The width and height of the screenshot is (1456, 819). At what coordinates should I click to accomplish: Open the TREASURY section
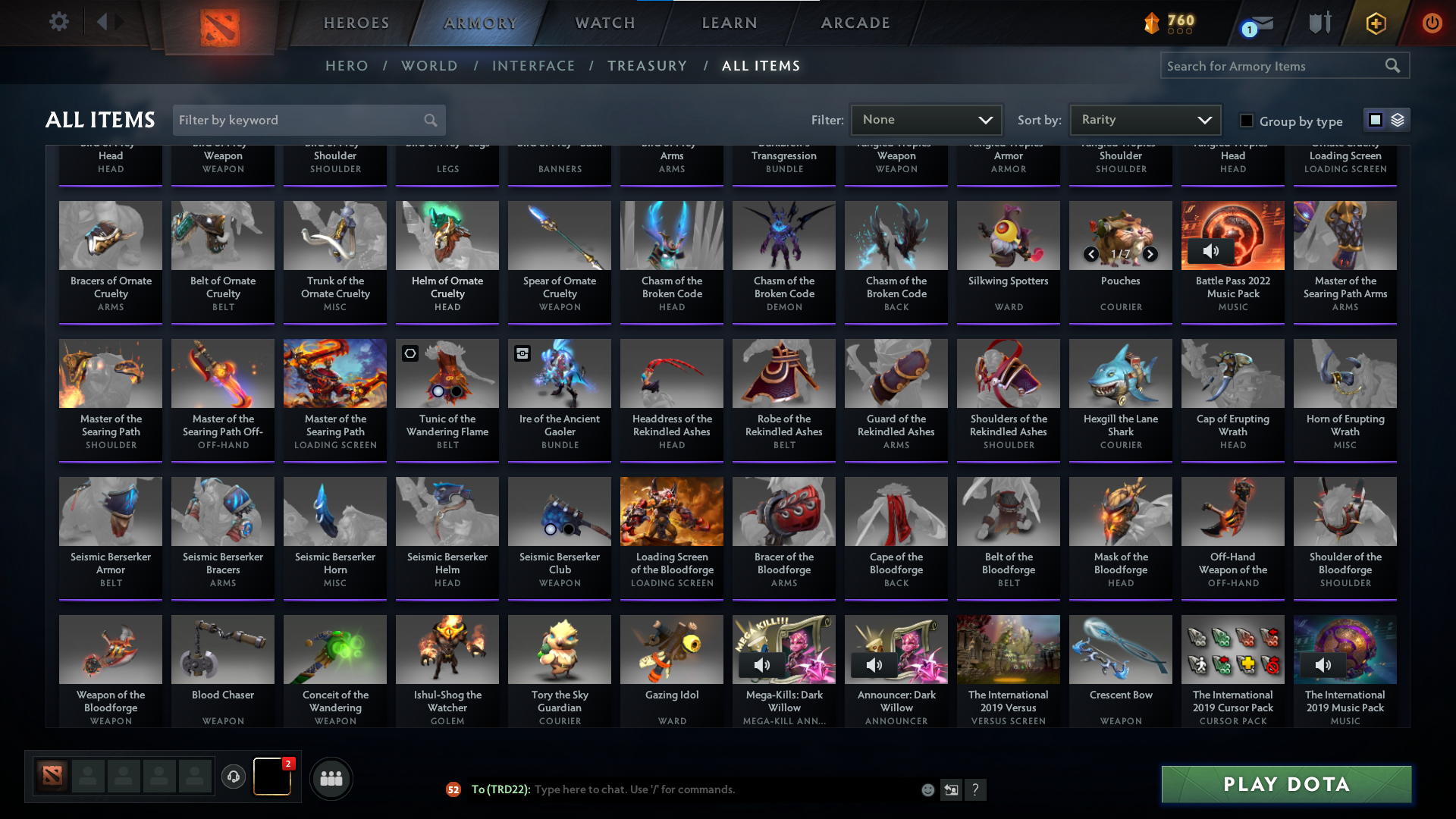pyautogui.click(x=647, y=66)
